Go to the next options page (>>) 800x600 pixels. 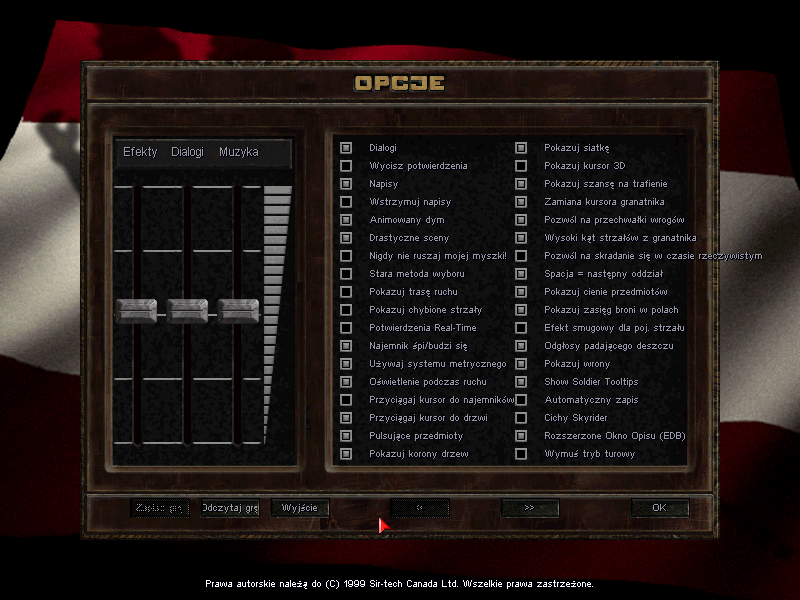coord(529,508)
